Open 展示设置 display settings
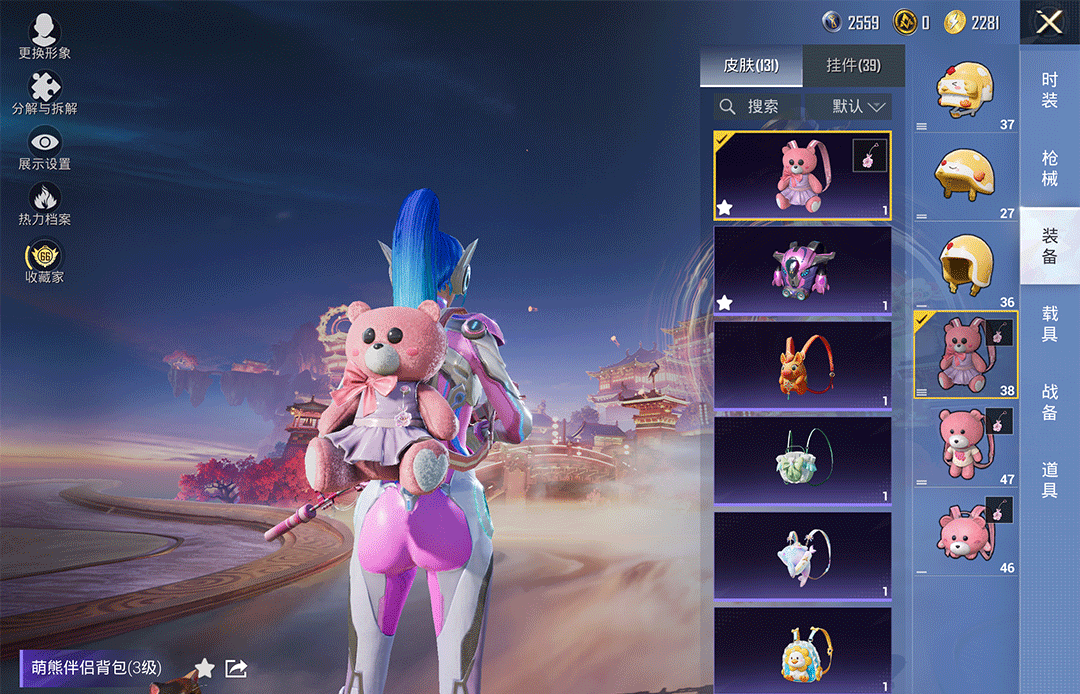The width and height of the screenshot is (1080, 694). pyautogui.click(x=44, y=148)
